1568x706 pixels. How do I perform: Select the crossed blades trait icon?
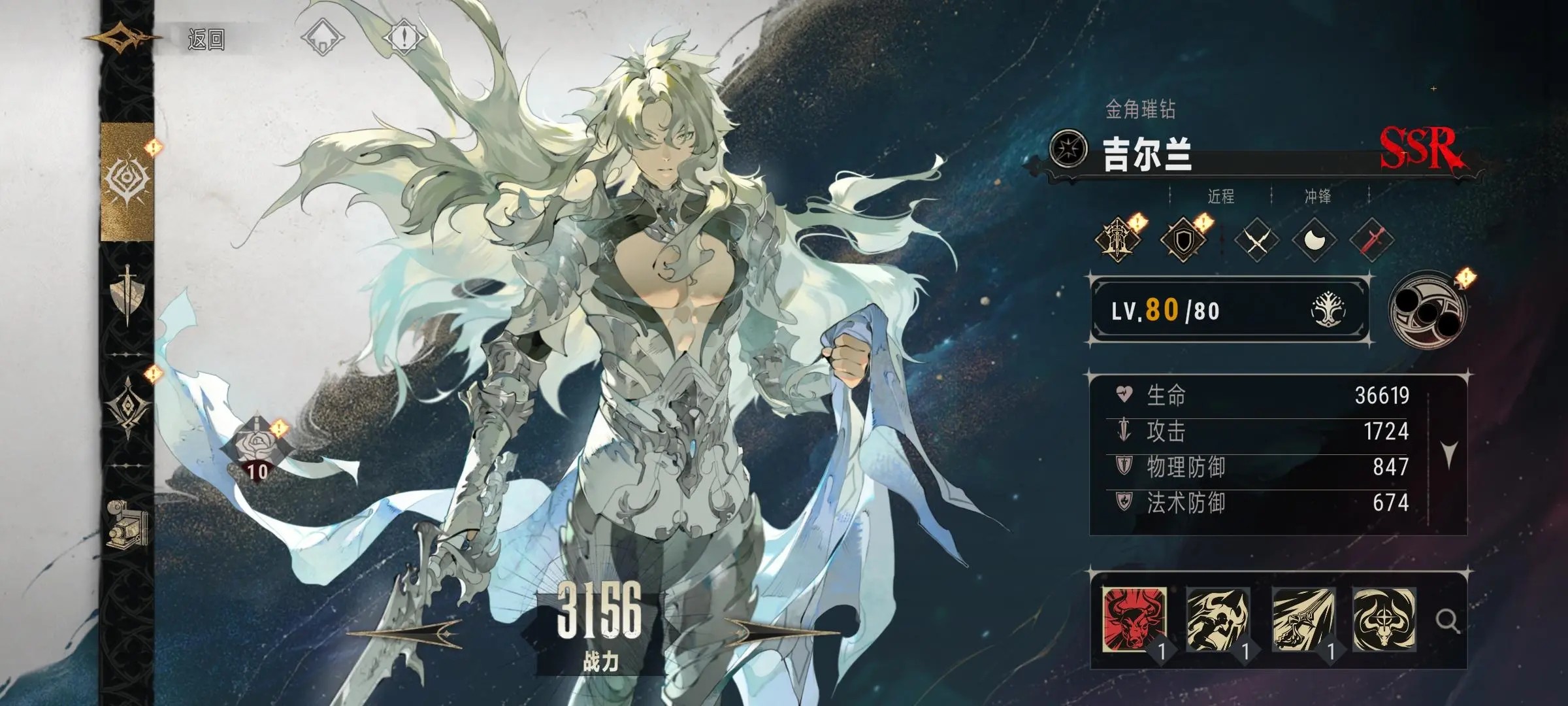(x=1256, y=241)
